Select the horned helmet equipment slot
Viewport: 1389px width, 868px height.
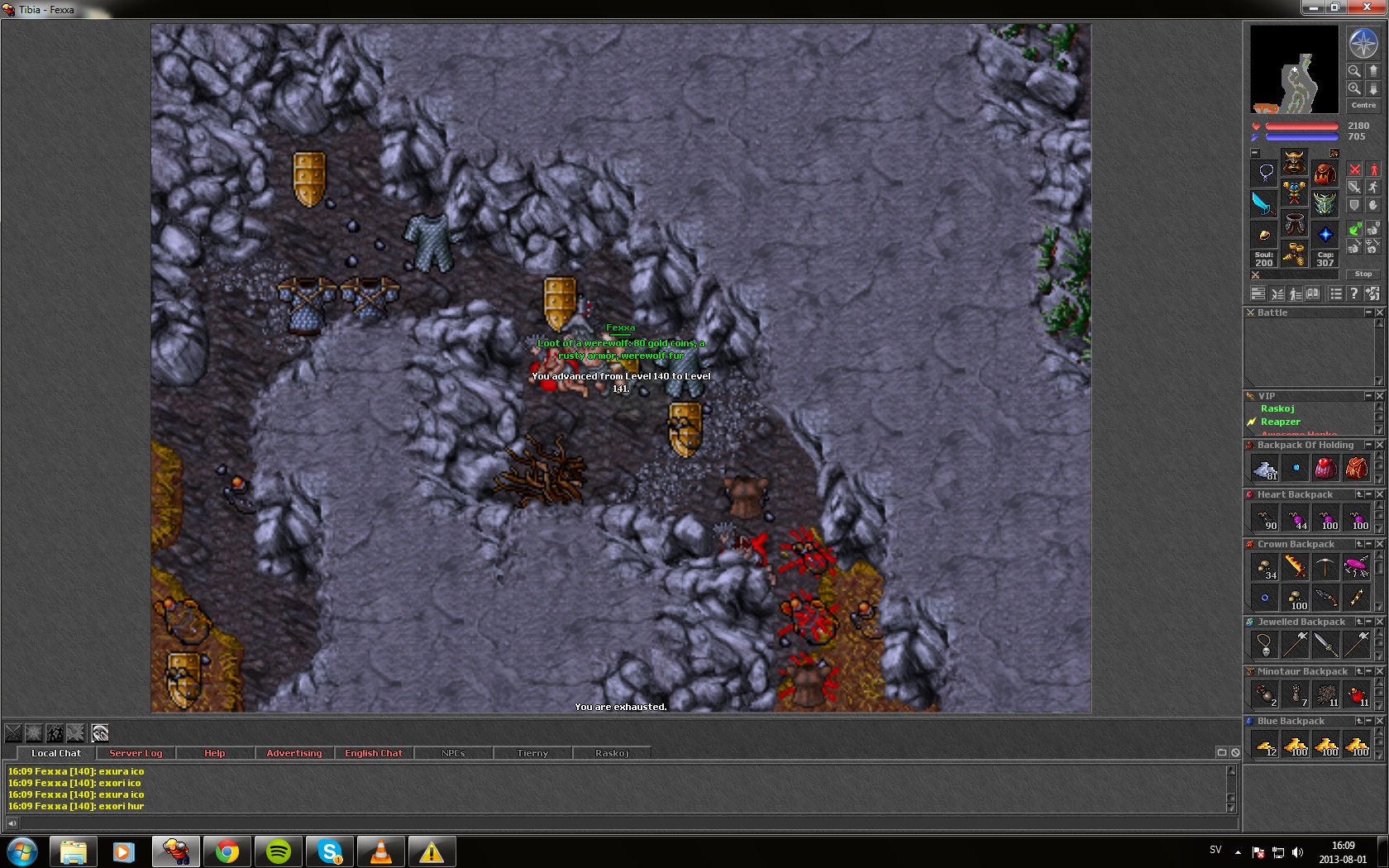tap(1294, 161)
